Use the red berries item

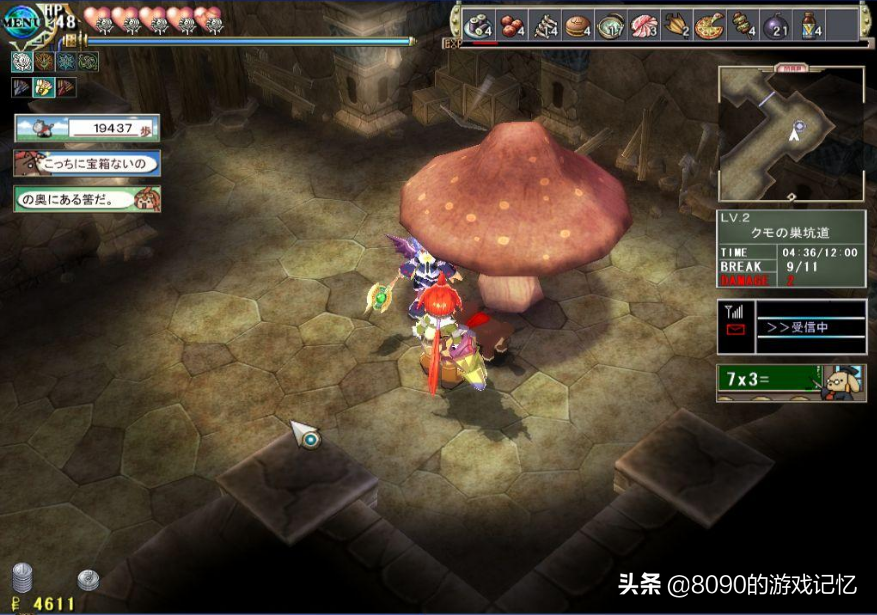click(x=512, y=26)
